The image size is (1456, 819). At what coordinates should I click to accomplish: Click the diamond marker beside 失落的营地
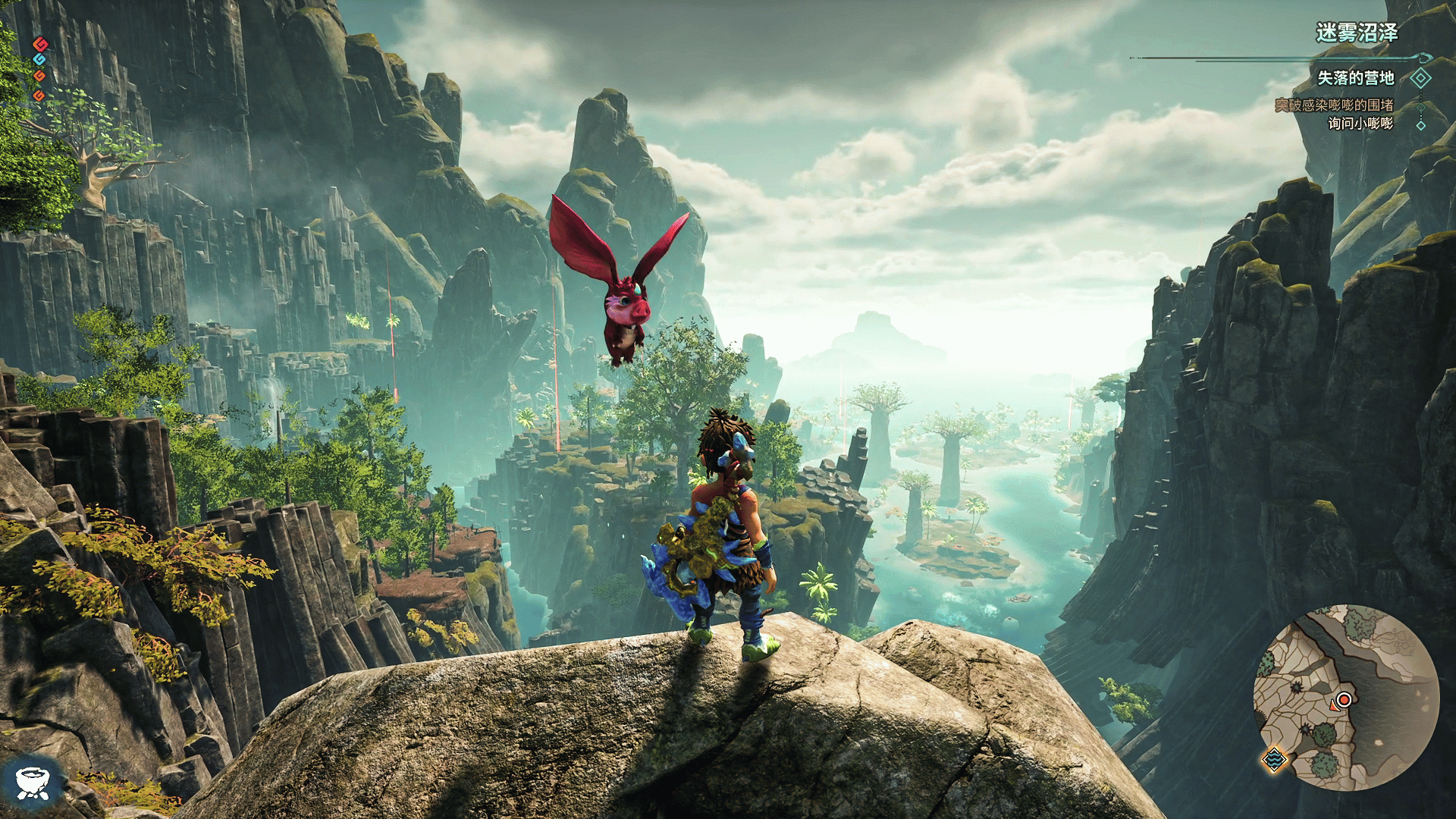(1420, 78)
